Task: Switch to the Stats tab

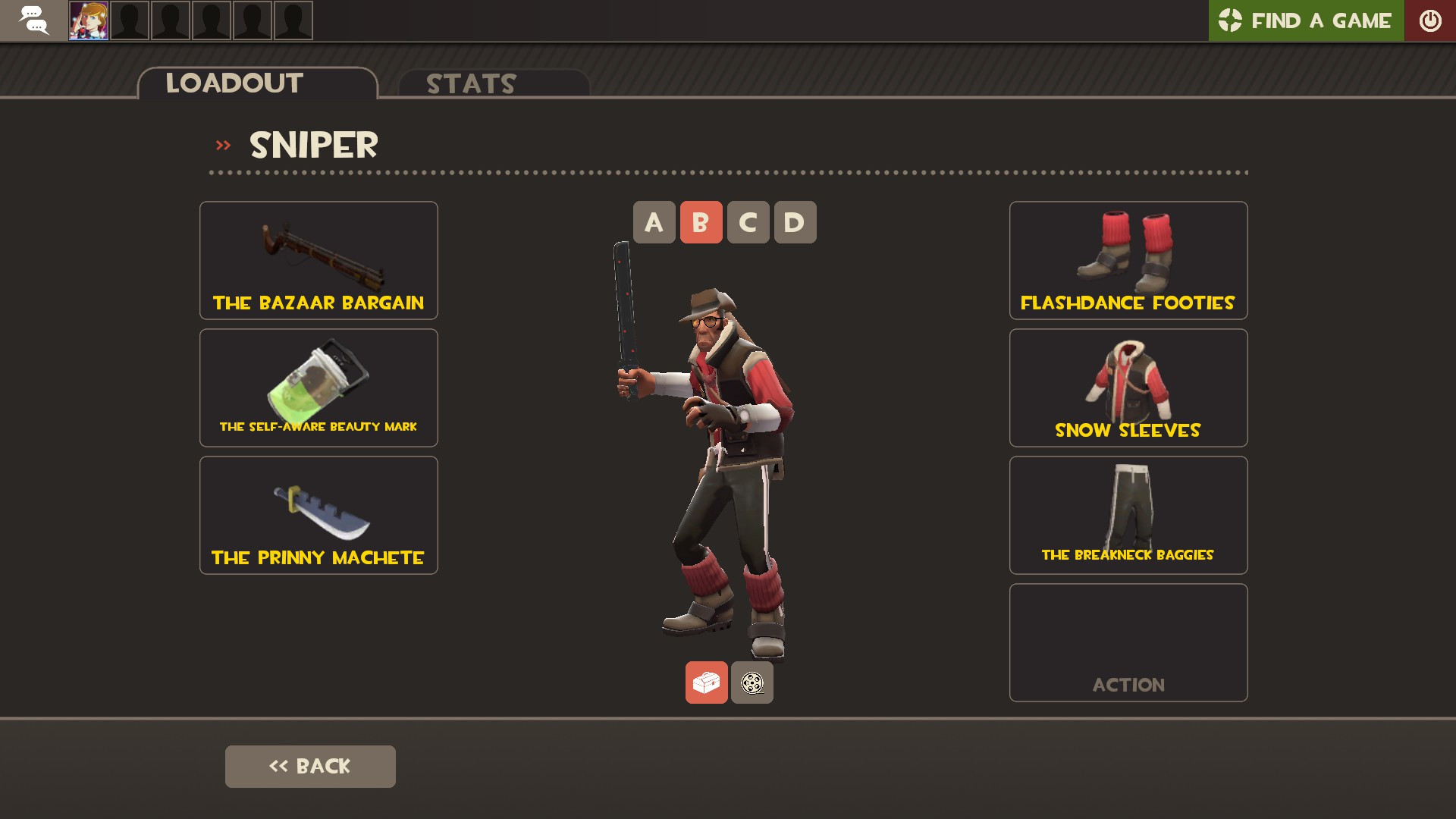Action: [x=493, y=83]
